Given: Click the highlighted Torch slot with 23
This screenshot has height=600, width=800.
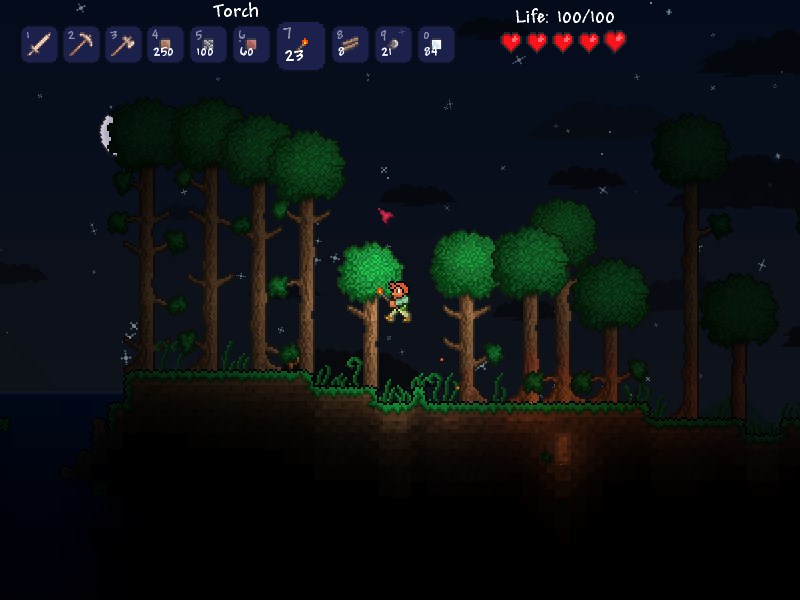Looking at the screenshot, I should [x=300, y=46].
